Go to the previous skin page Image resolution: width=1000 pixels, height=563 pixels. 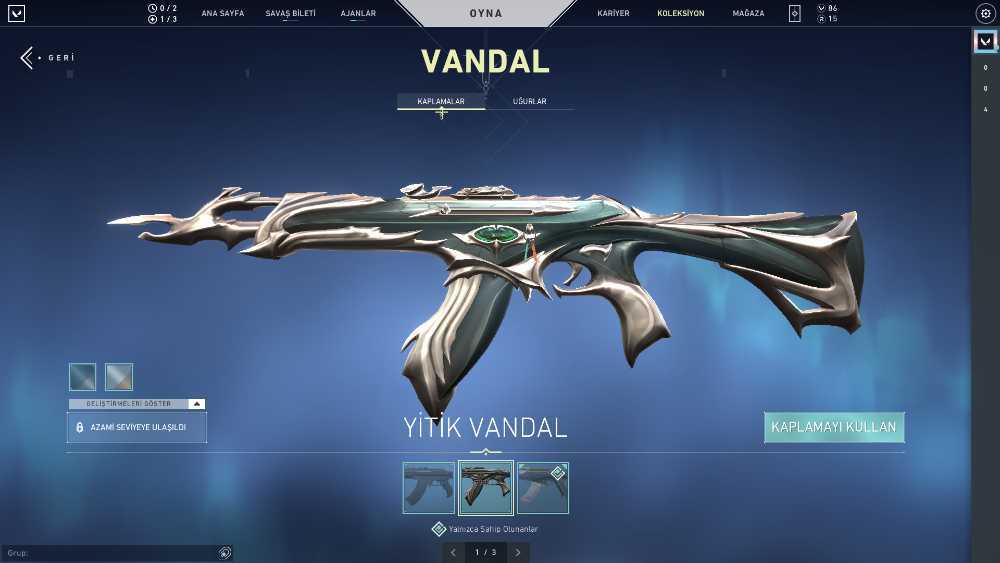pos(453,552)
